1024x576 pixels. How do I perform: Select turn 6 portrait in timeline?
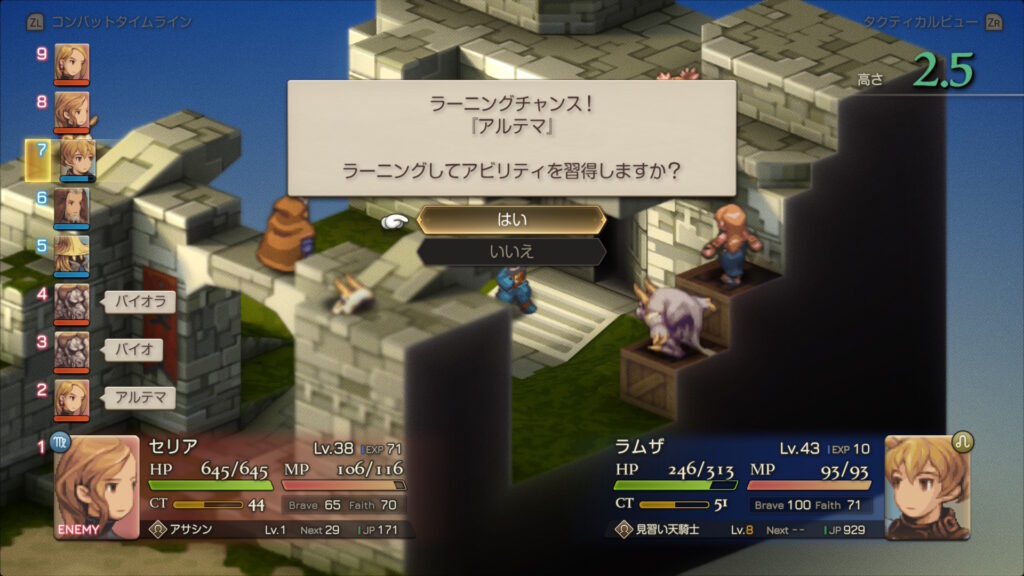click(x=71, y=206)
